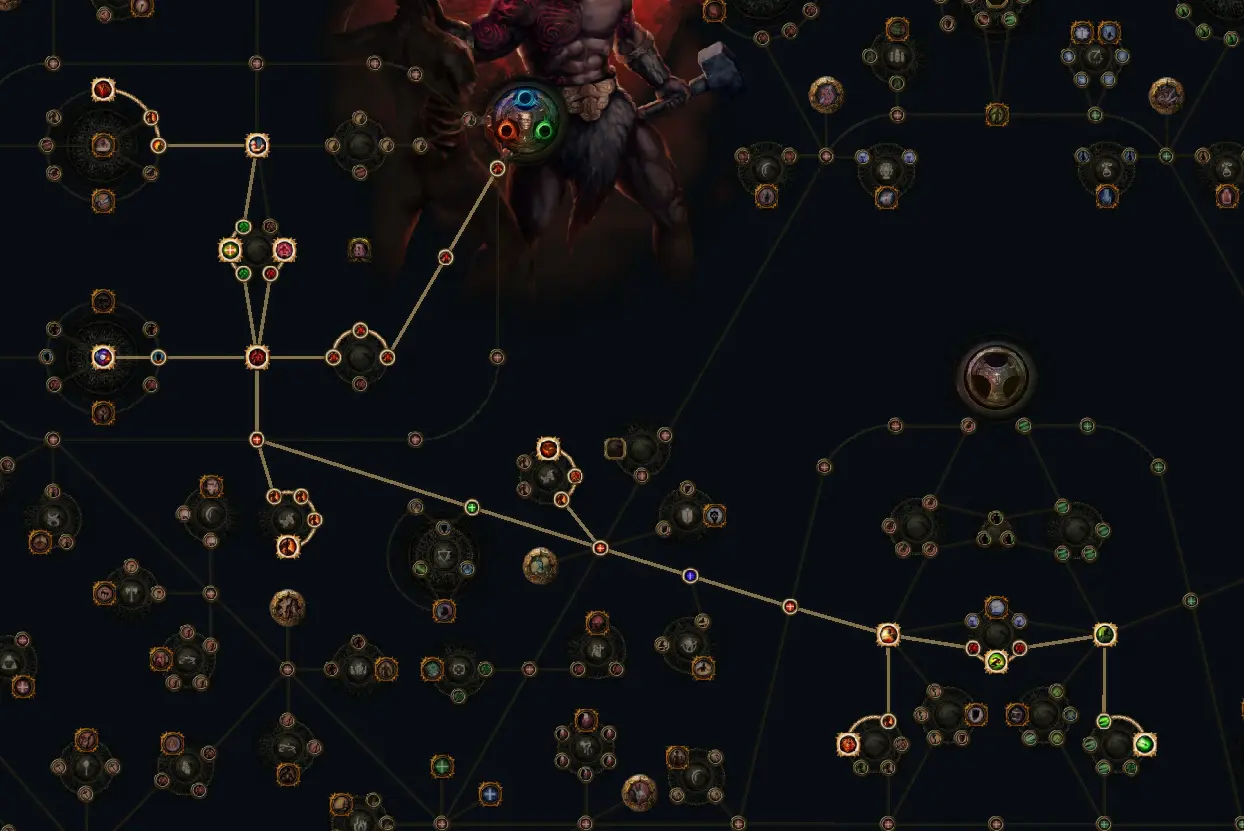Click the lone masked face node beside the character art

360,248
